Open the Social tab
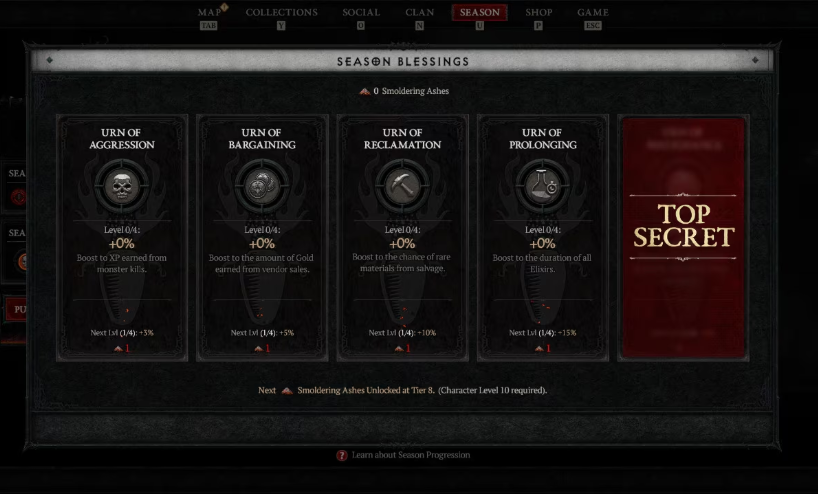 point(360,13)
